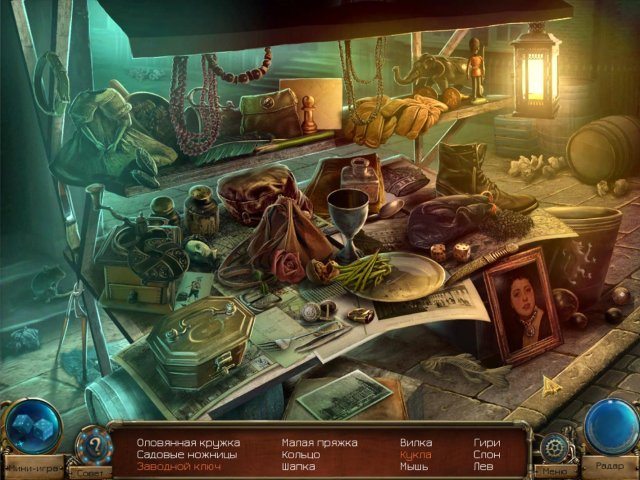Screen dimensions: 640x480
Task: Select 'Гири' list entry
Action: point(487,441)
